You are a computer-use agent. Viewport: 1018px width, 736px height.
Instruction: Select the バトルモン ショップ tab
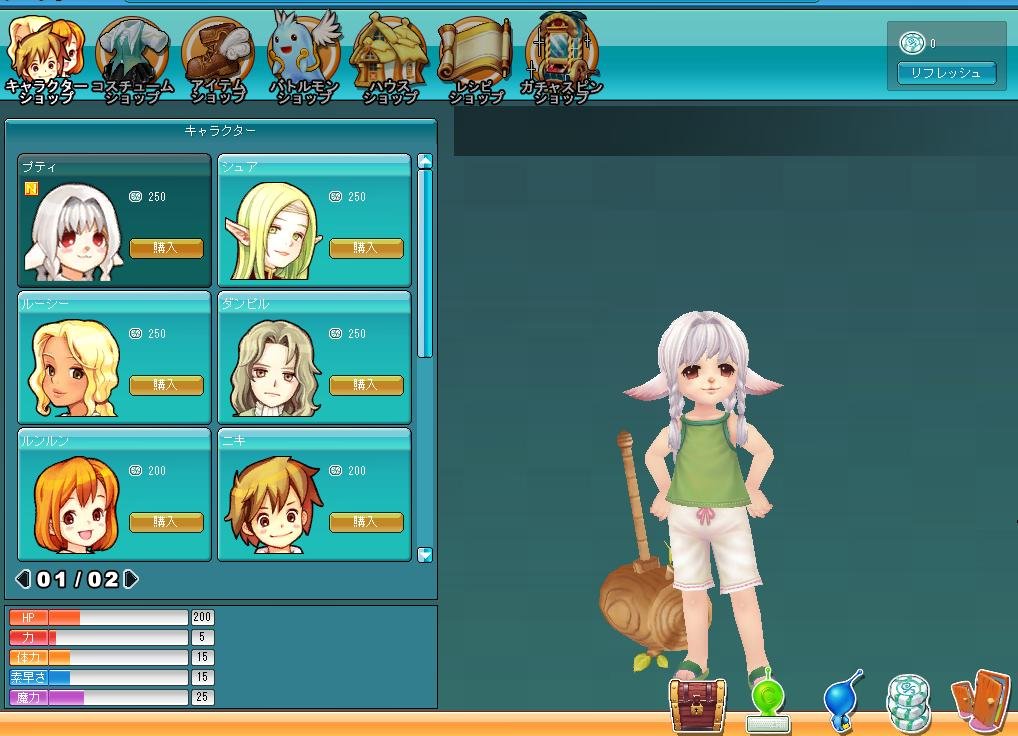click(x=304, y=58)
